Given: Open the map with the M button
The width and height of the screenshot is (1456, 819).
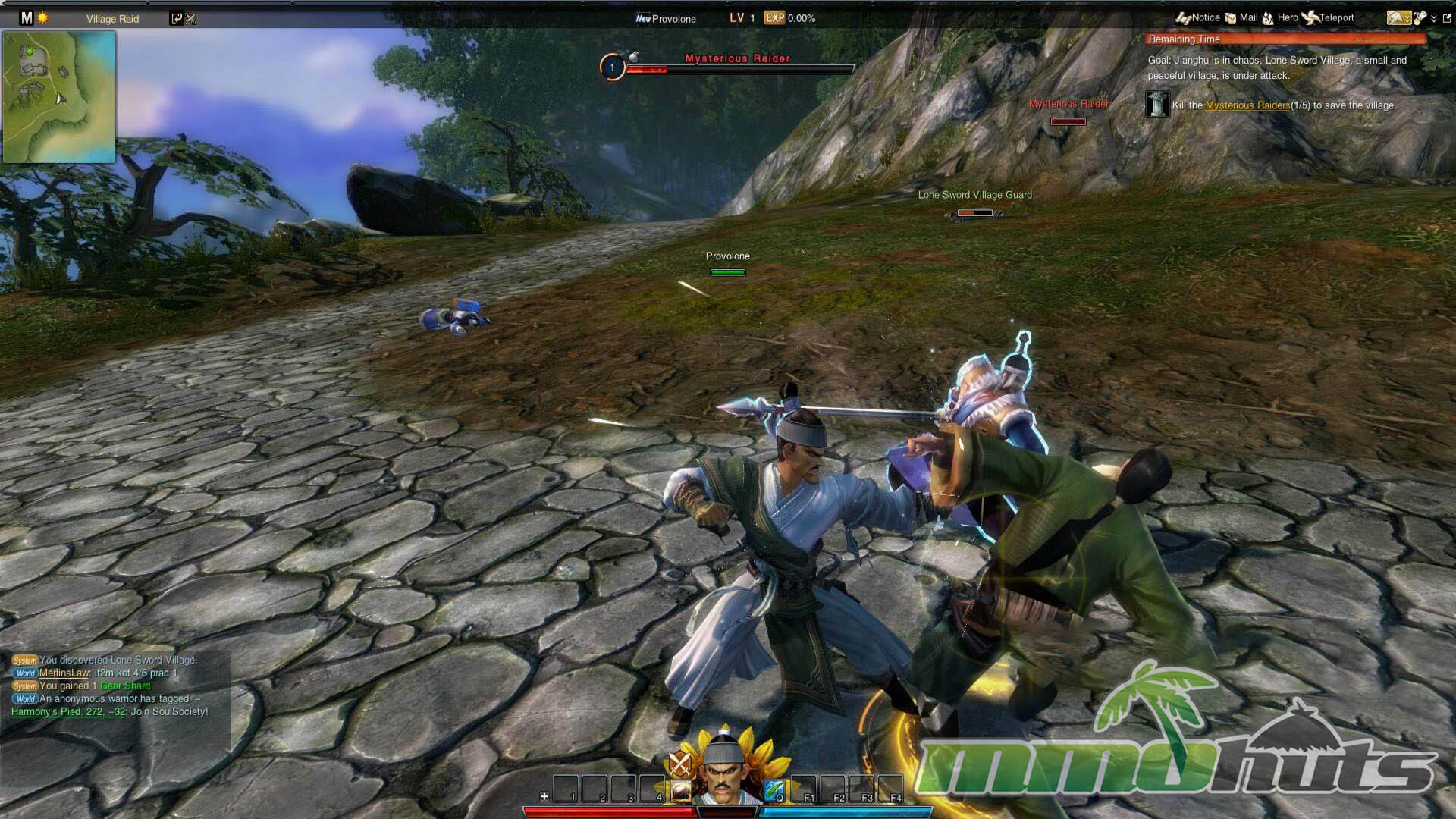Looking at the screenshot, I should pos(27,17).
